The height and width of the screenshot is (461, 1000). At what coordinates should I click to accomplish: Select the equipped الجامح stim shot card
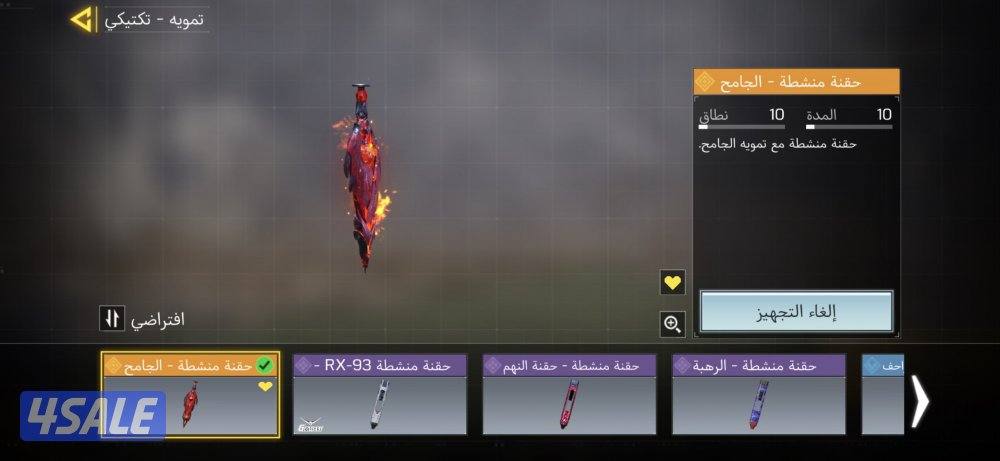pyautogui.click(x=190, y=395)
